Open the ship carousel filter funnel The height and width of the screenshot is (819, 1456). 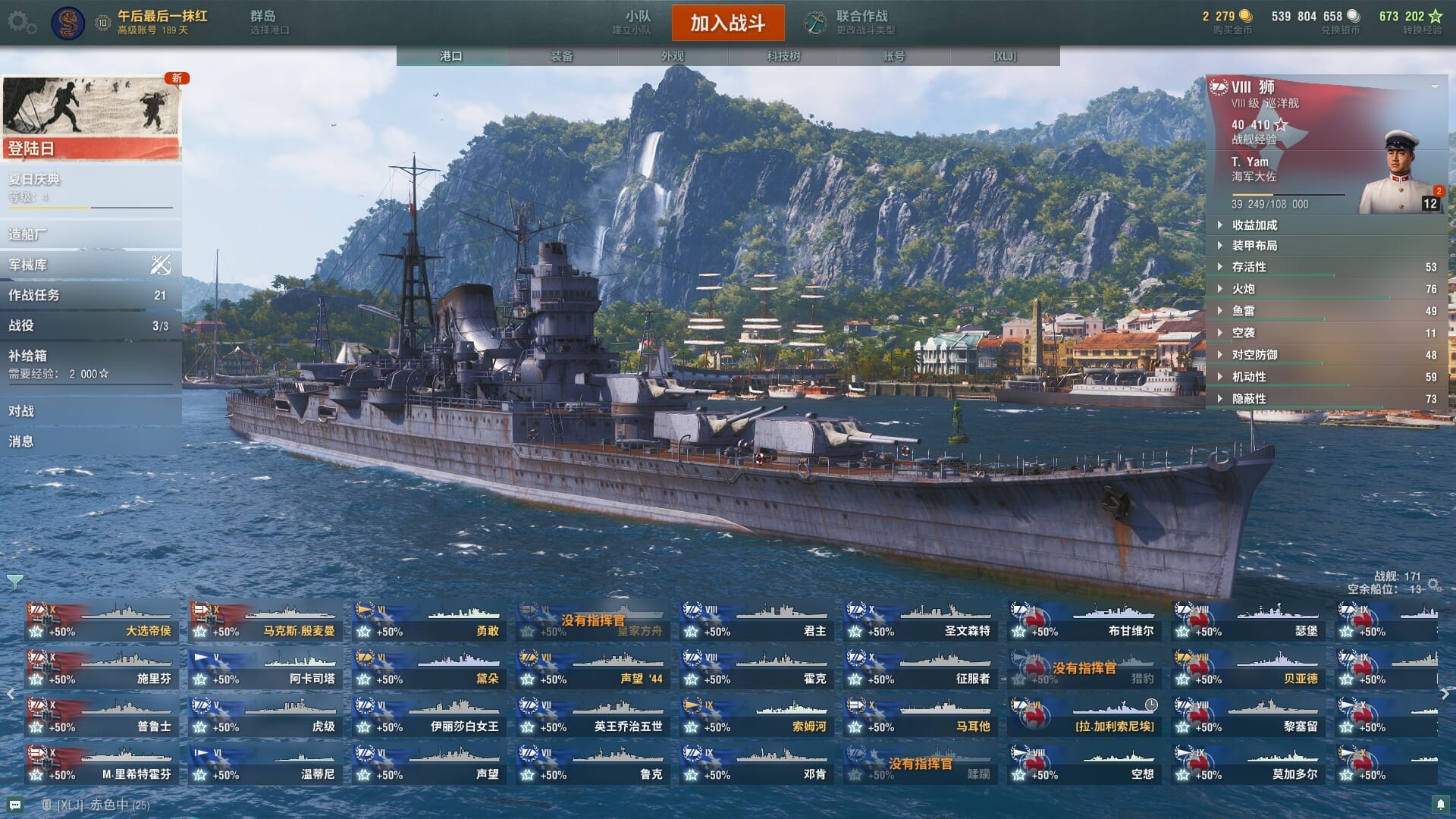[x=14, y=582]
